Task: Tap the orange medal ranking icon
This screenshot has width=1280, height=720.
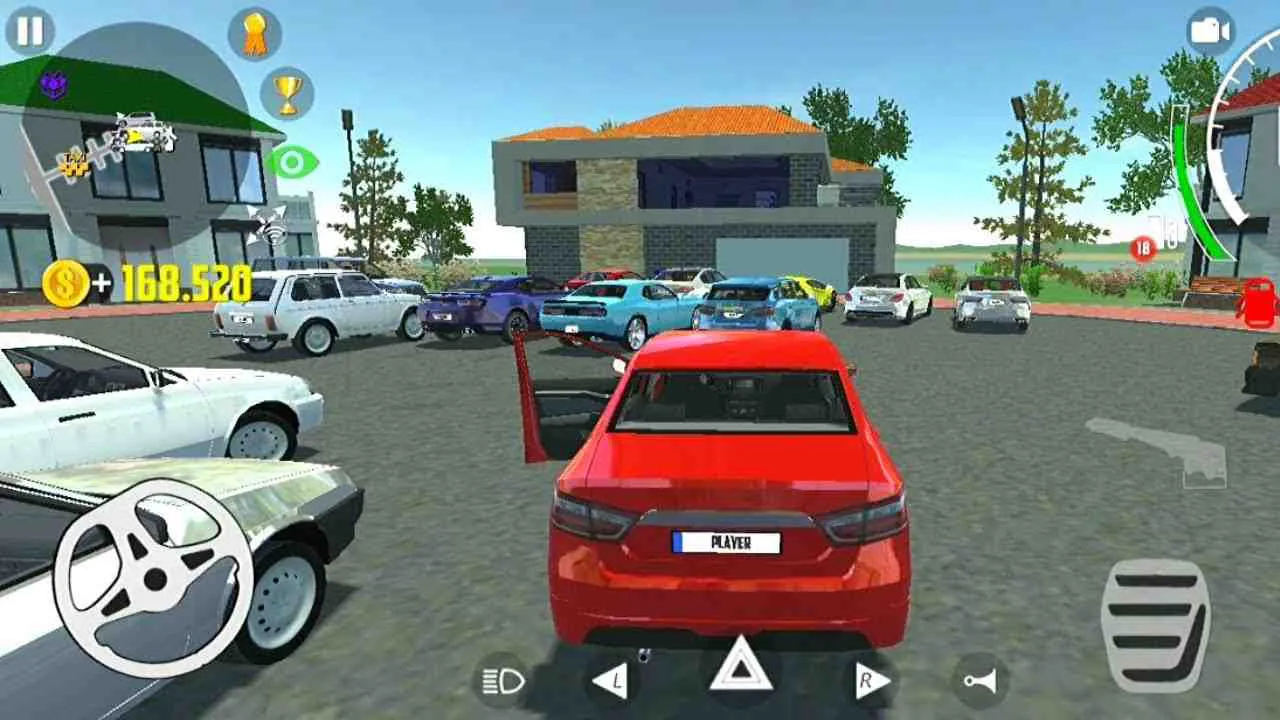Action: 253,33
